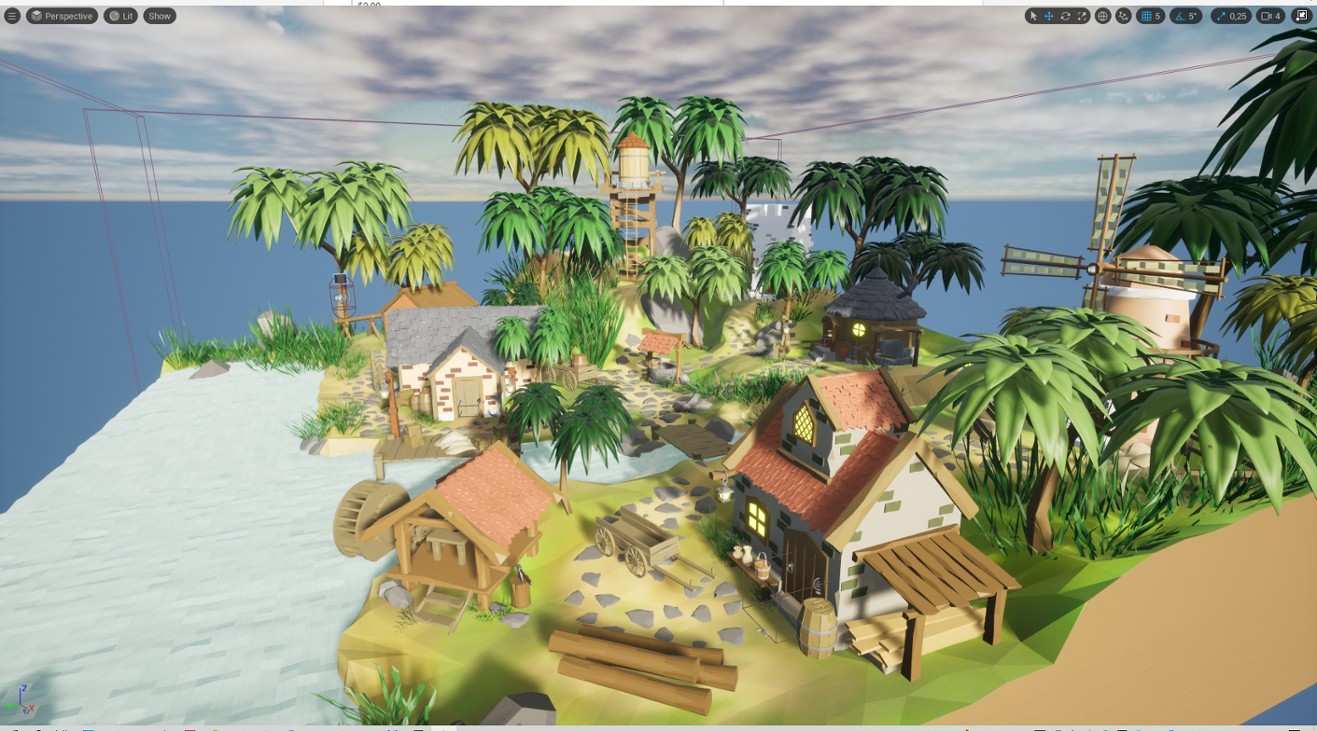The height and width of the screenshot is (731, 1317).
Task: Click the maximize viewport icon
Action: [1302, 15]
